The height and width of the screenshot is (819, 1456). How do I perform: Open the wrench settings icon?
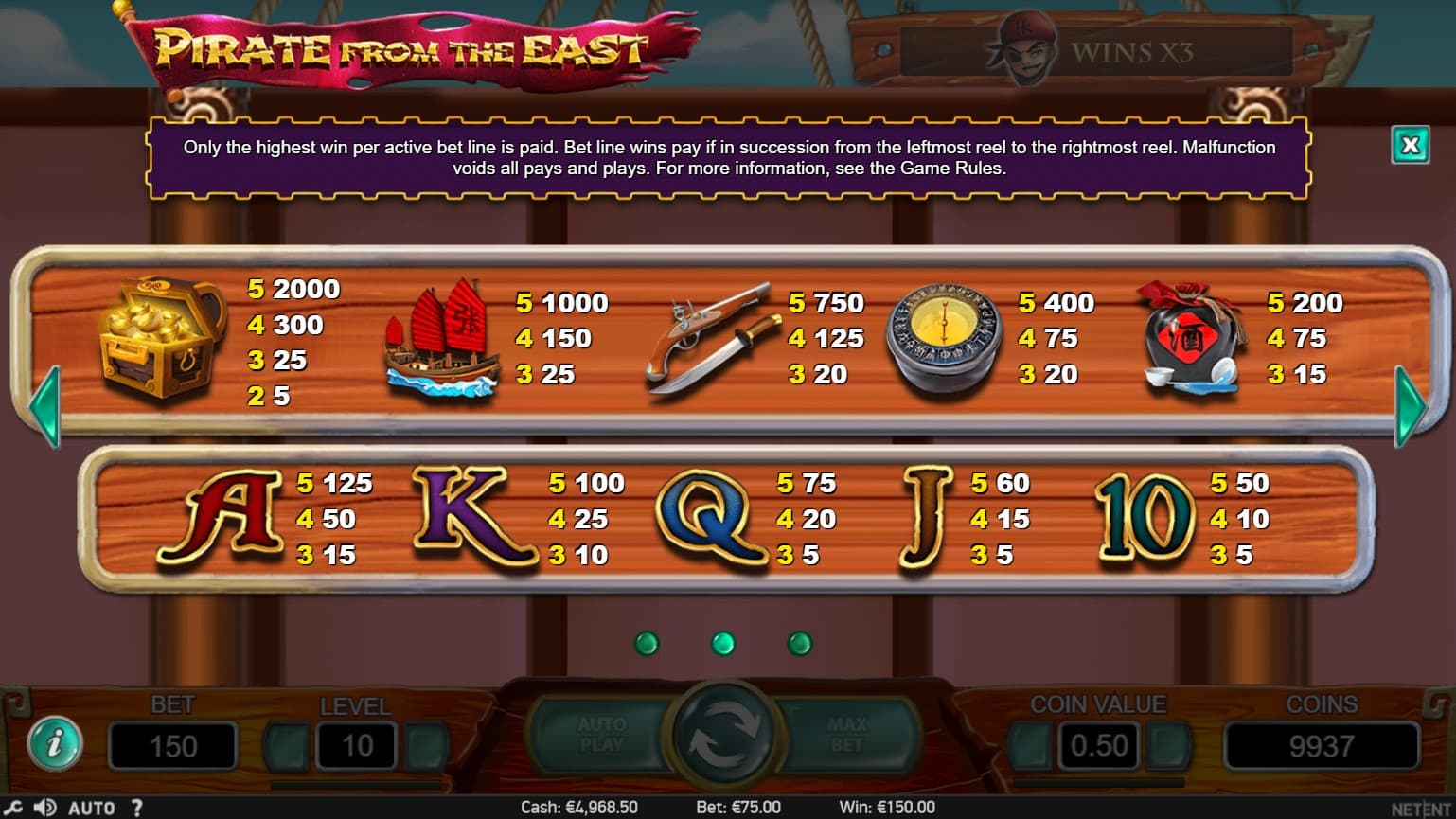tap(13, 808)
